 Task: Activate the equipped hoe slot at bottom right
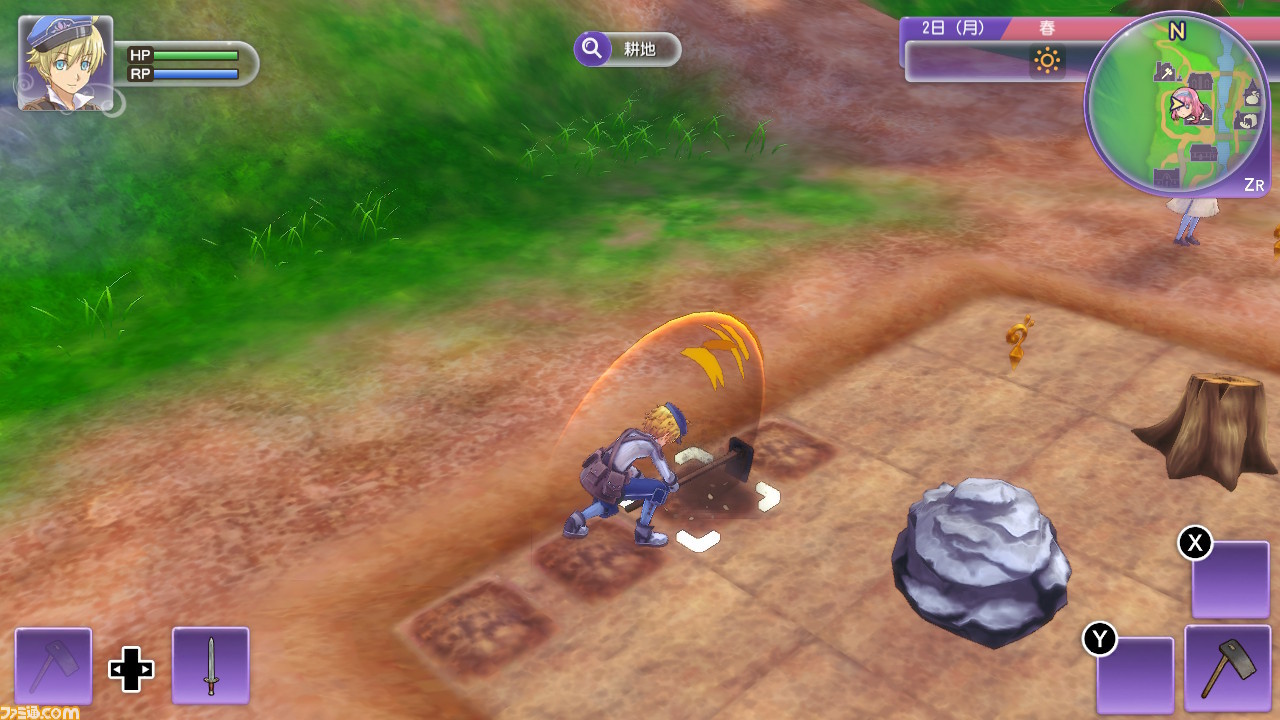point(1226,668)
